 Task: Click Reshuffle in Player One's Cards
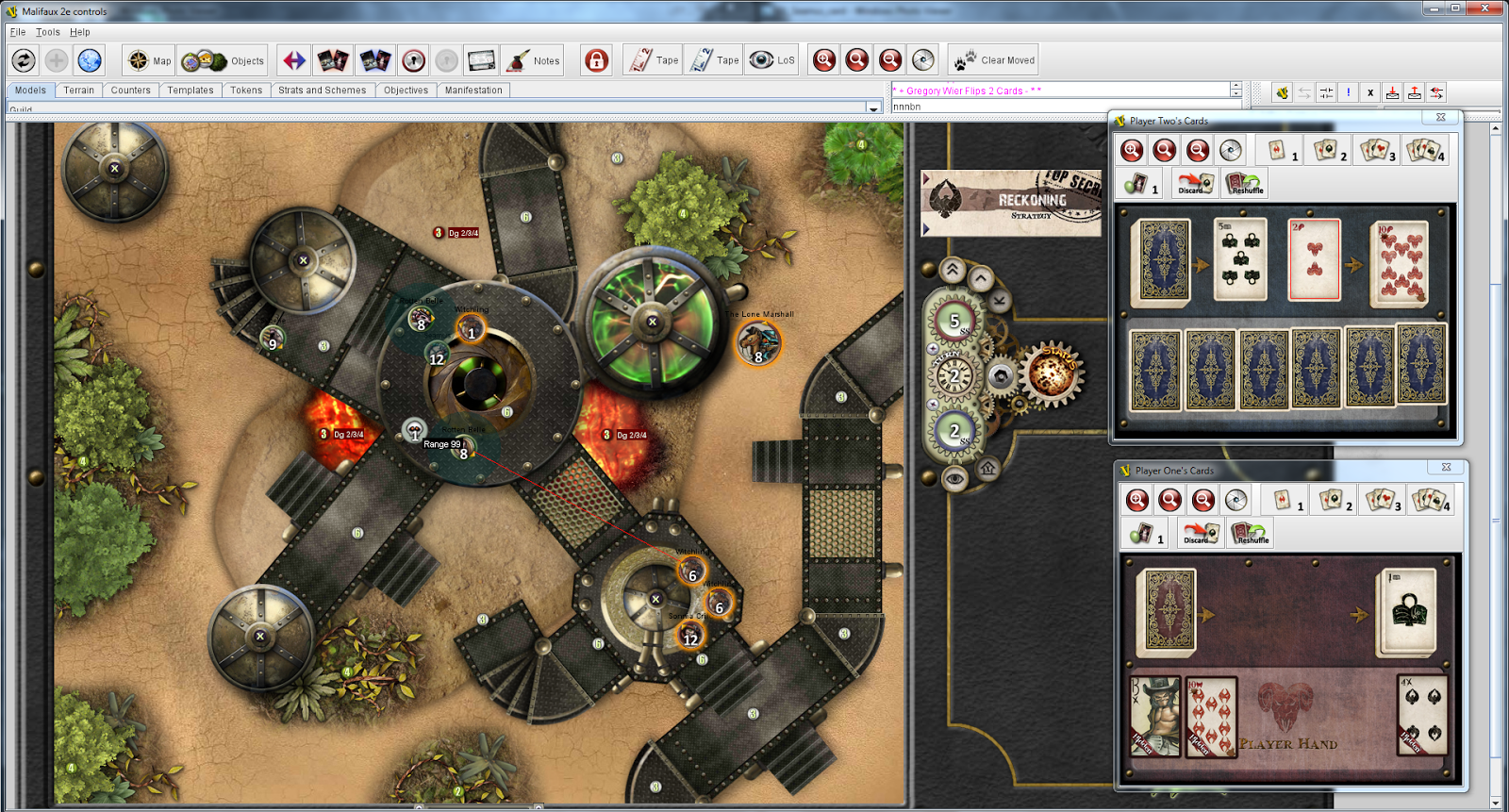point(1251,533)
